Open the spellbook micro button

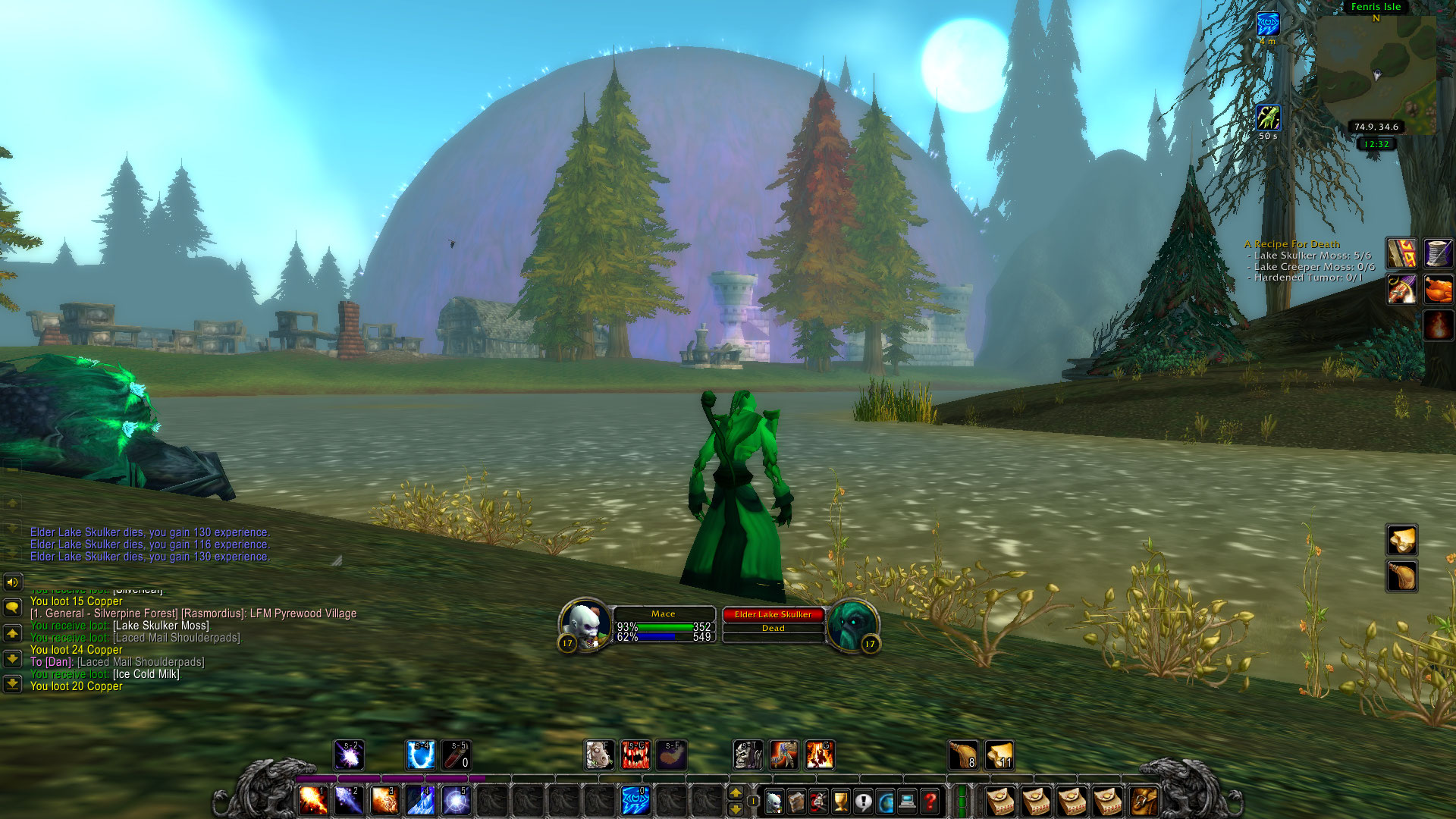(796, 802)
